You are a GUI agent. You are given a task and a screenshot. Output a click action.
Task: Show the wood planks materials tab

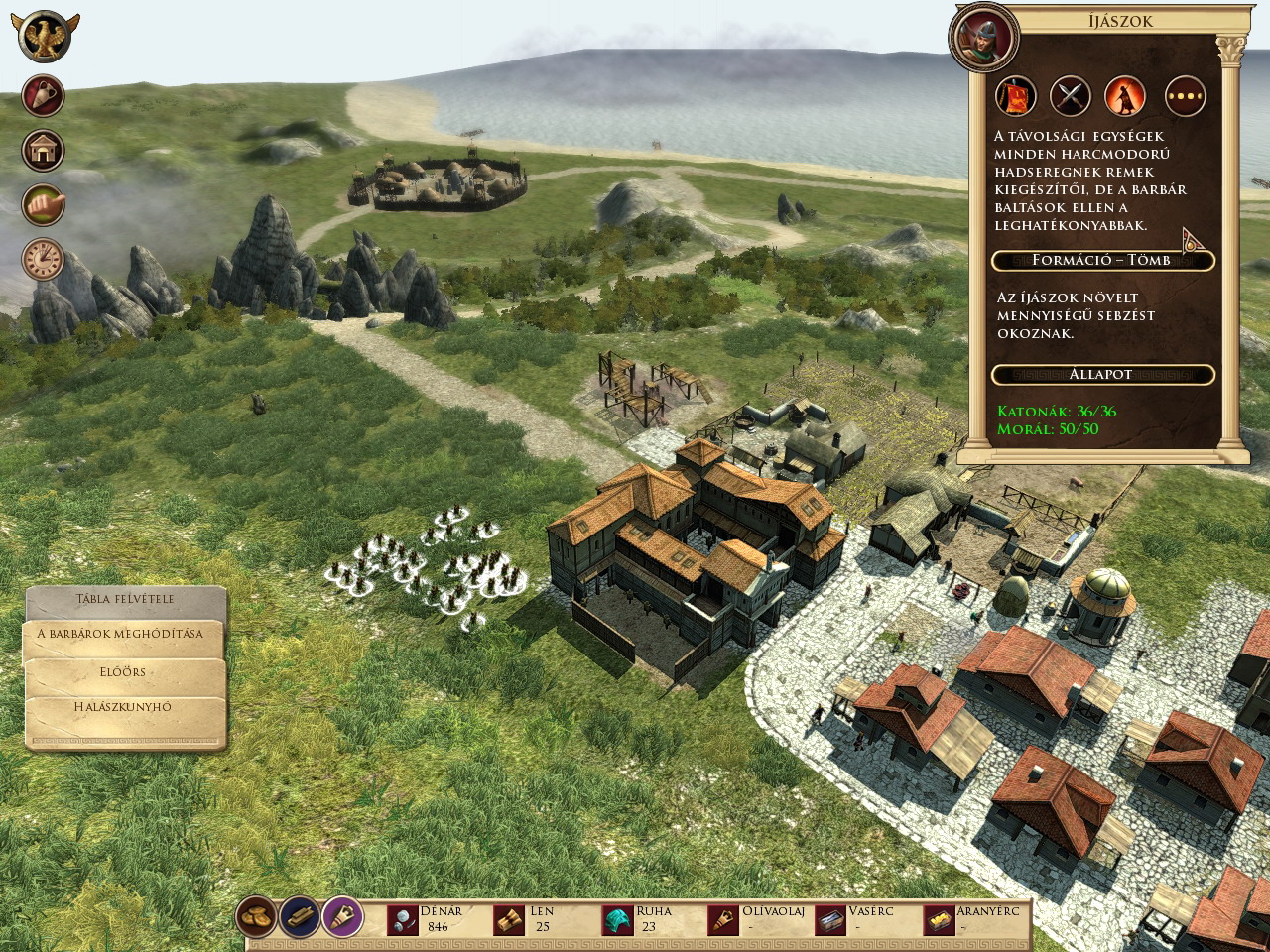point(300,917)
